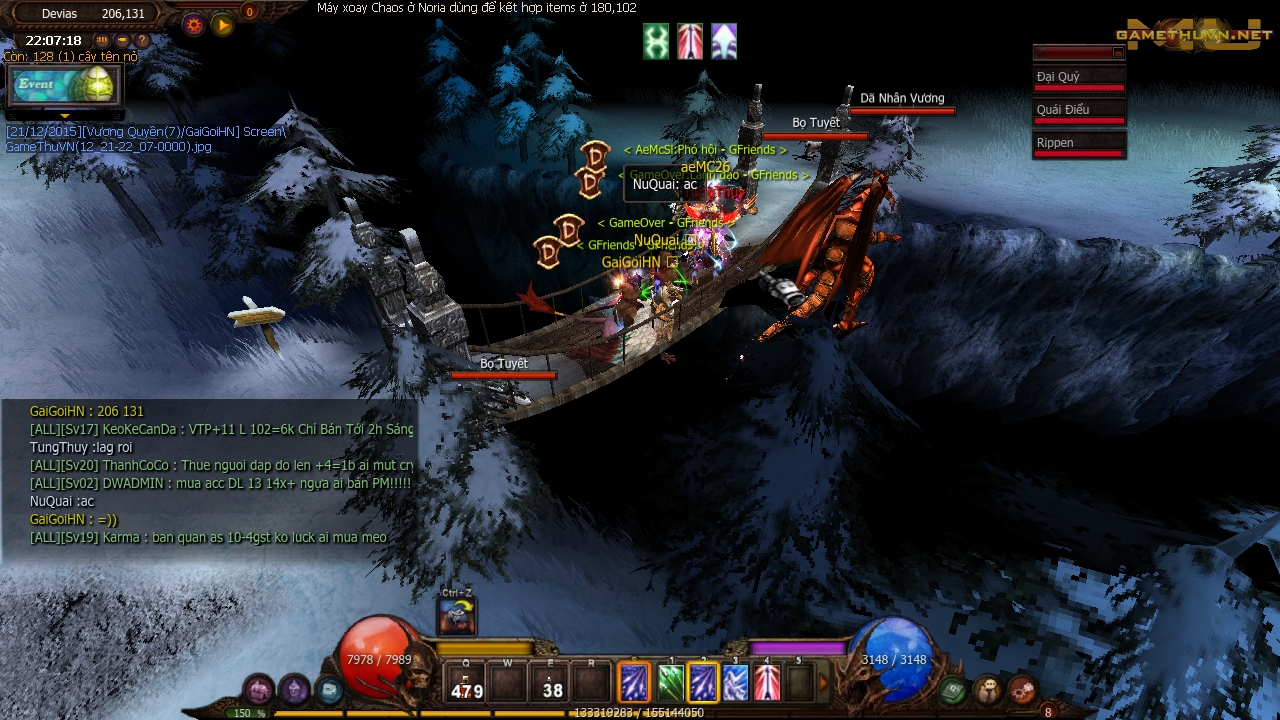Screen dimensions: 1280x720
Task: Open the Event egg banner
Action: pyautogui.click(x=65, y=85)
